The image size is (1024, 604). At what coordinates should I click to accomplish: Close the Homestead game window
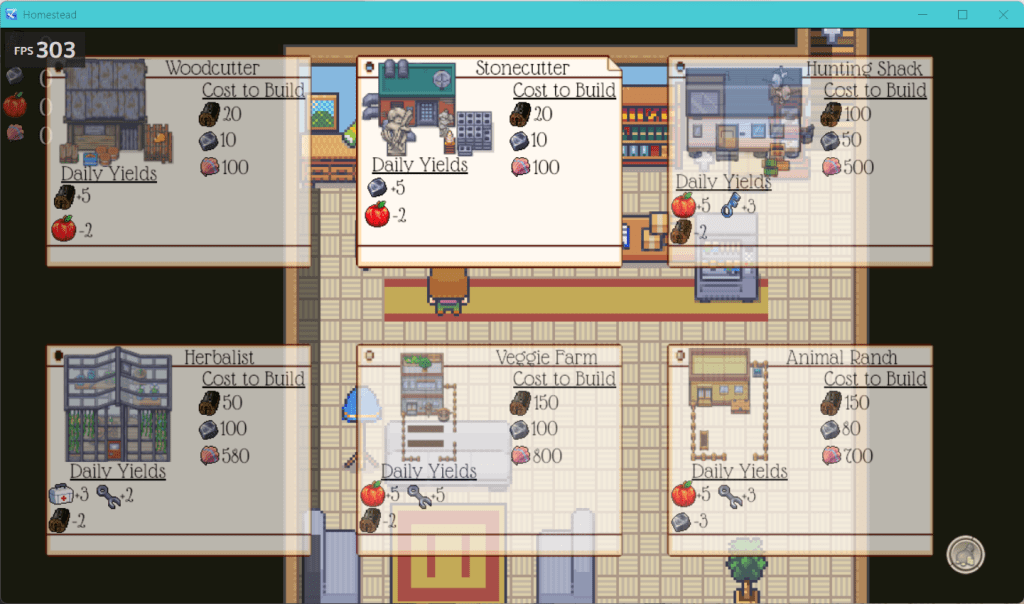[x=1003, y=15]
